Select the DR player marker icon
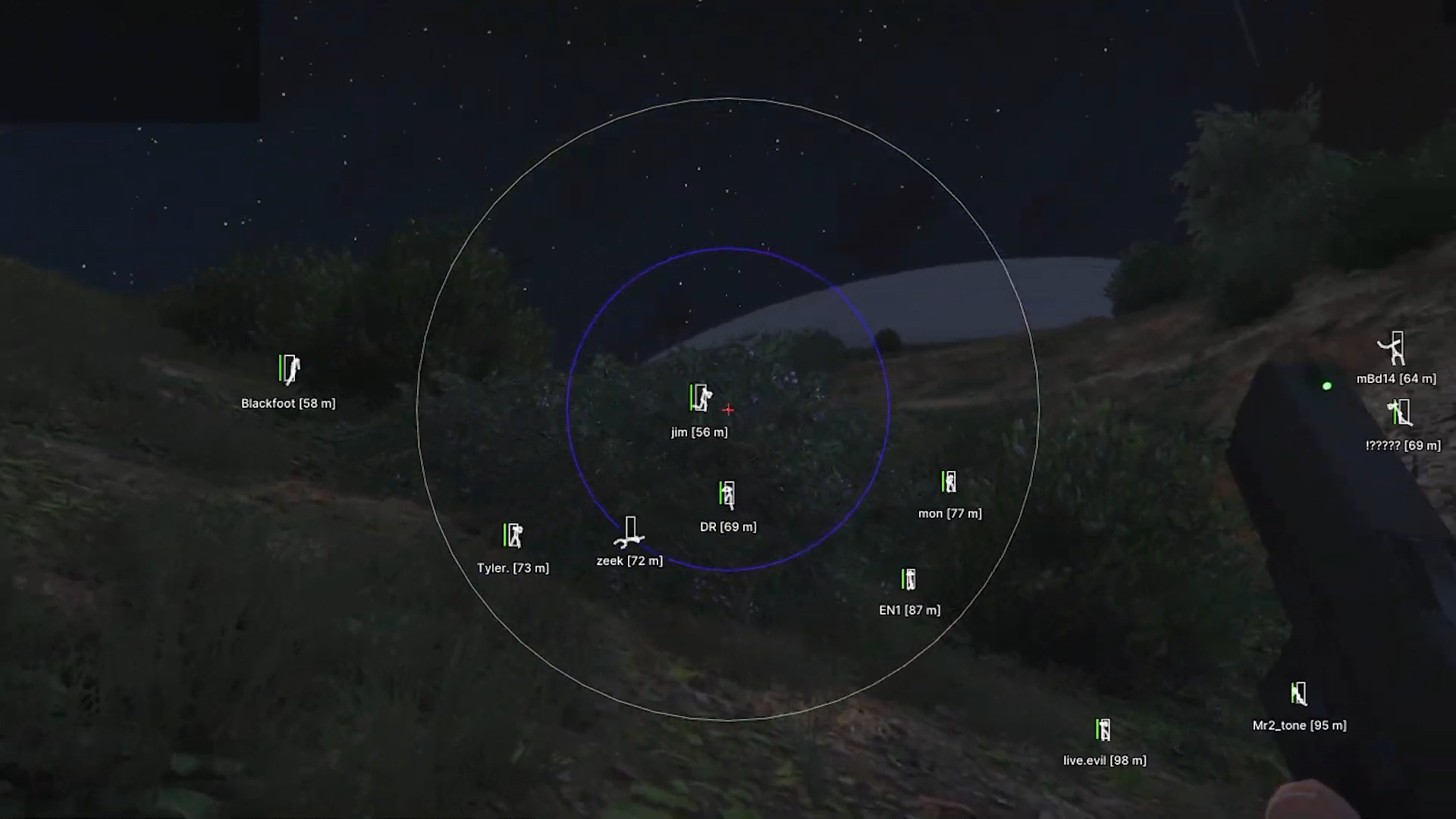The height and width of the screenshot is (819, 1456). (x=726, y=493)
